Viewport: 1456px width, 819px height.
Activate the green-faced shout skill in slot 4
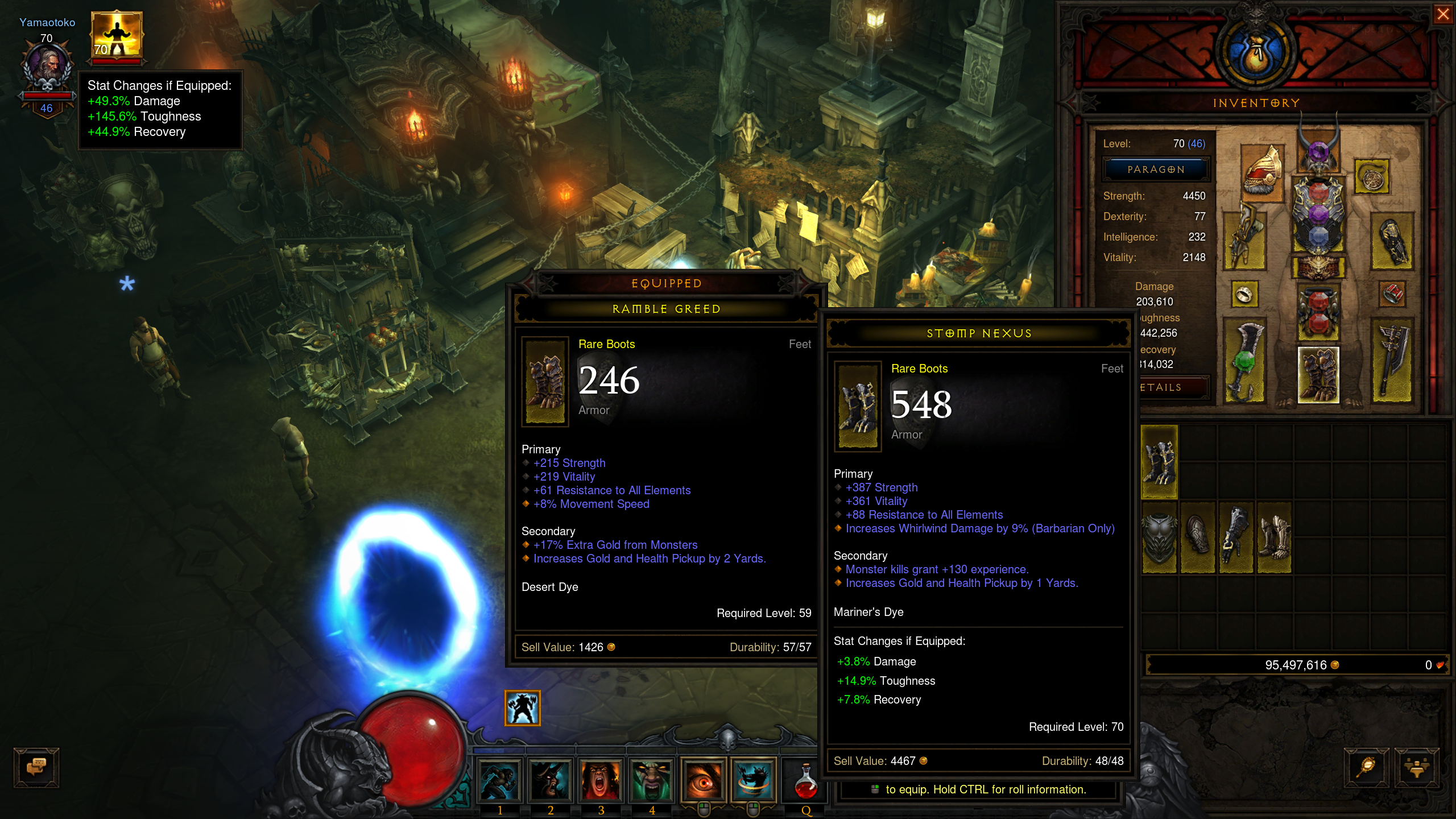pos(652,780)
